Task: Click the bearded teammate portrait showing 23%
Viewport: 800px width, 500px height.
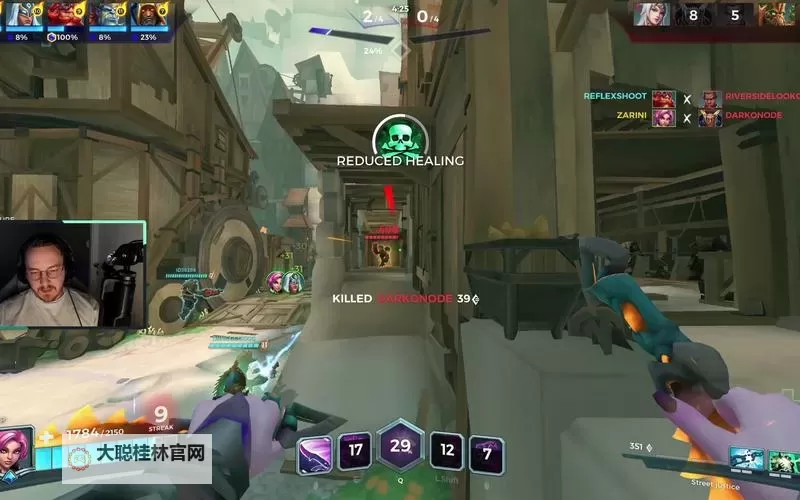Action: click(x=148, y=15)
